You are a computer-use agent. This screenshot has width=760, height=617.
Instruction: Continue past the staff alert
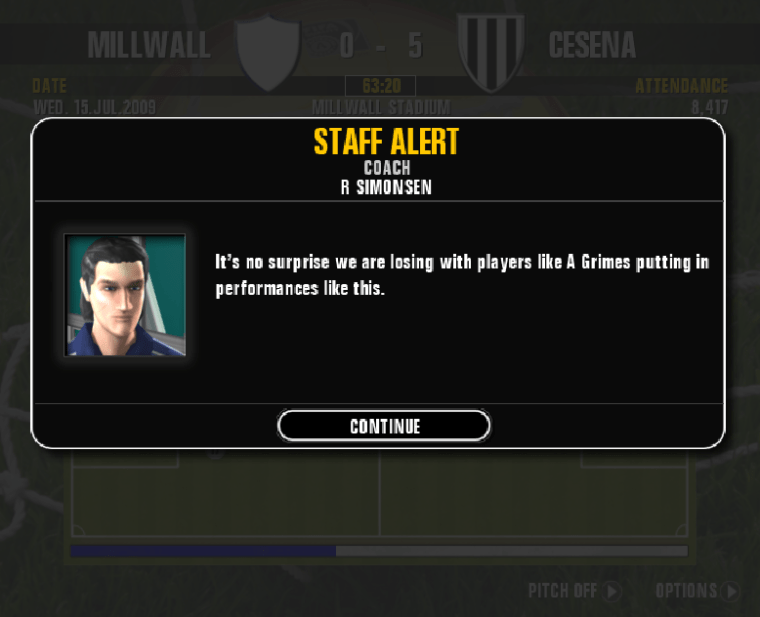(384, 426)
